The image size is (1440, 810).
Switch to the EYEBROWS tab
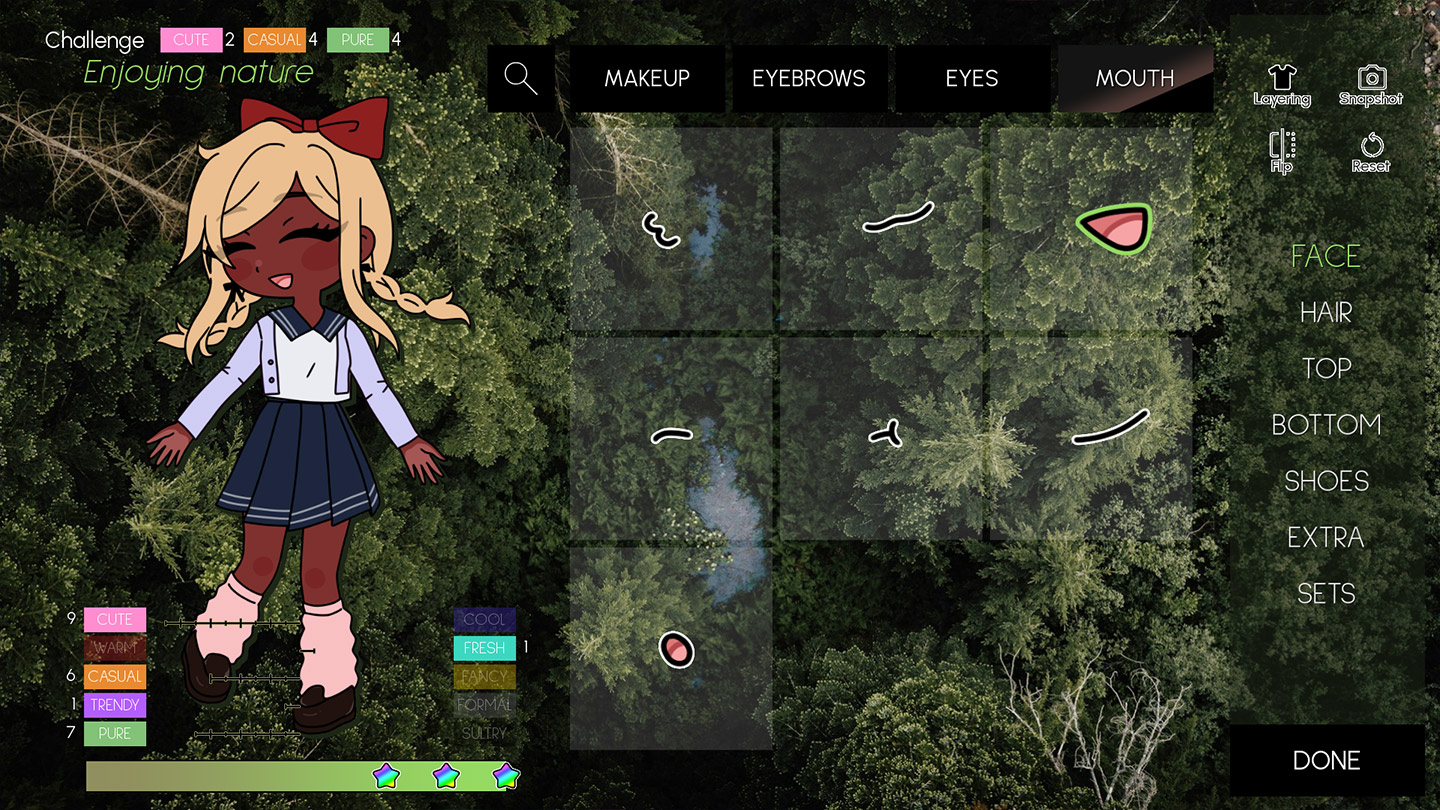pyautogui.click(x=809, y=78)
